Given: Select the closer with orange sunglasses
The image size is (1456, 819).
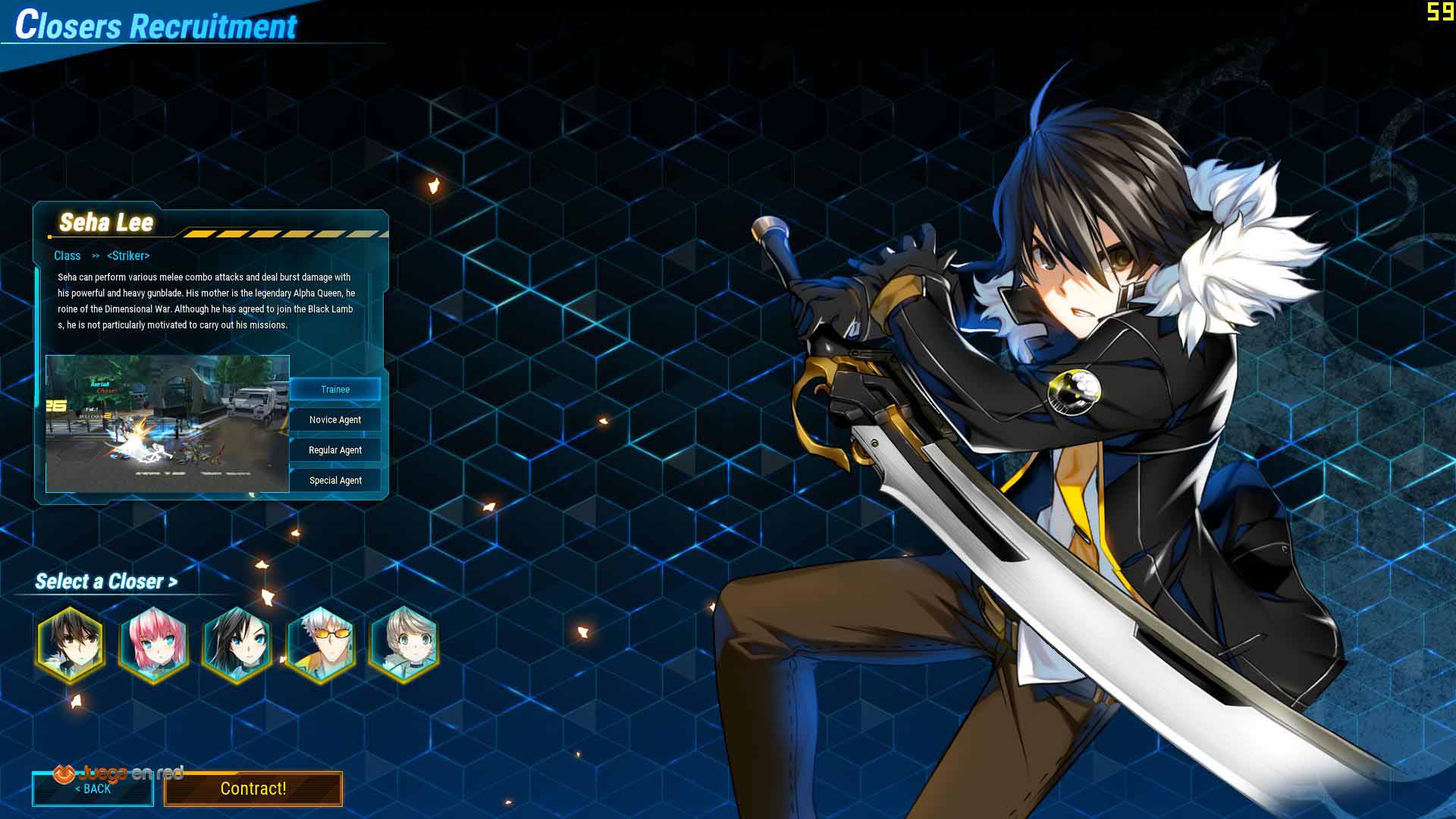Looking at the screenshot, I should click(x=321, y=645).
